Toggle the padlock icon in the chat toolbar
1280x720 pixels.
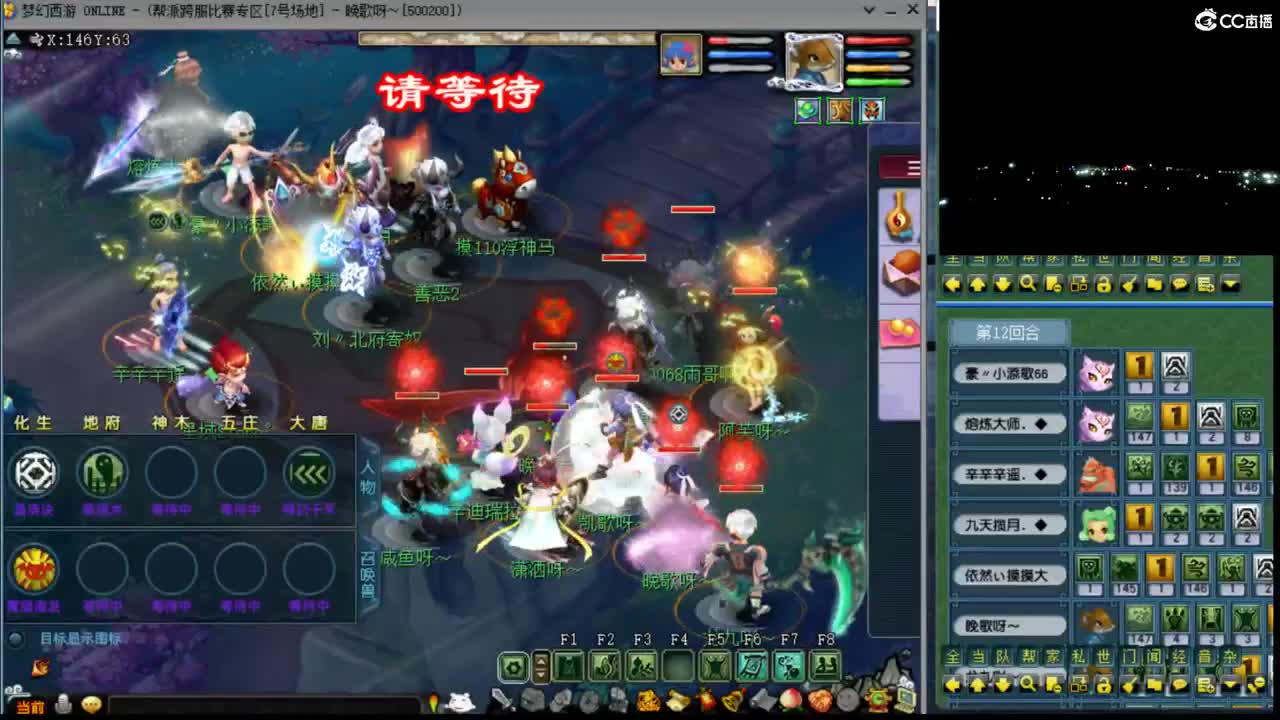point(1104,283)
